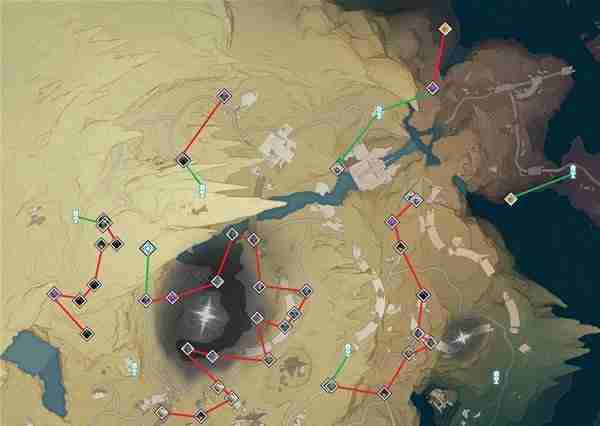Image resolution: width=600 pixels, height=426 pixels.
Task: Select the large white sparkle in the dark crater
Action: [x=209, y=316]
